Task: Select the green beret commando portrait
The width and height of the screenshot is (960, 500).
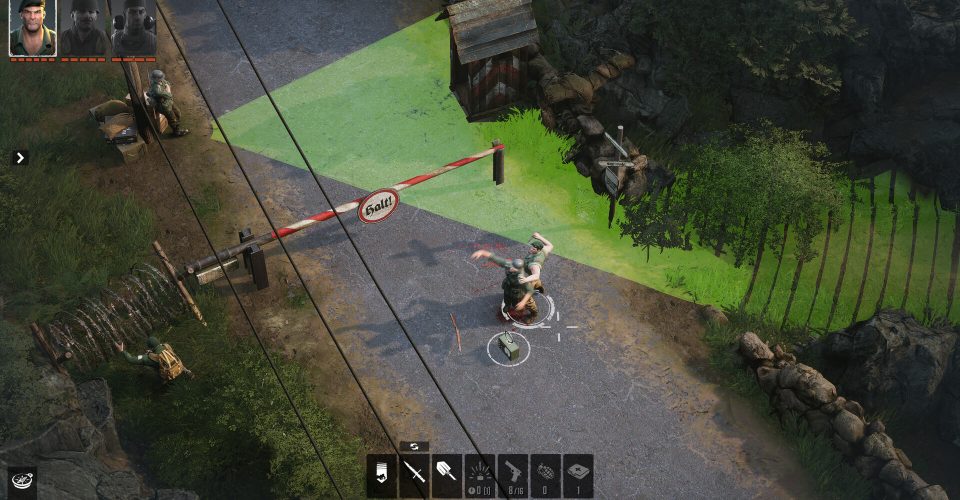Action: (32, 27)
